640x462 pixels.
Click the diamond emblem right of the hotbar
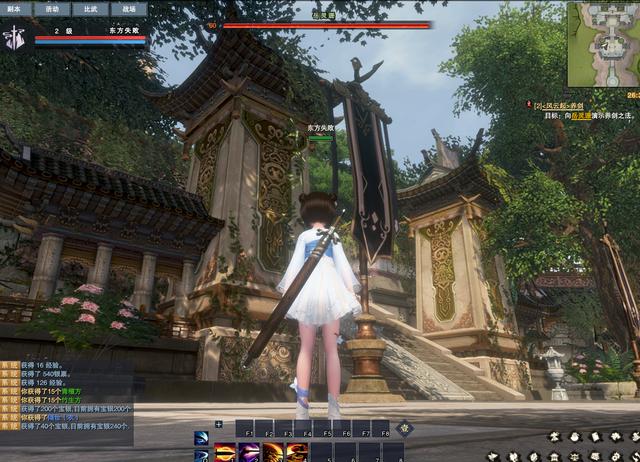[x=405, y=428]
